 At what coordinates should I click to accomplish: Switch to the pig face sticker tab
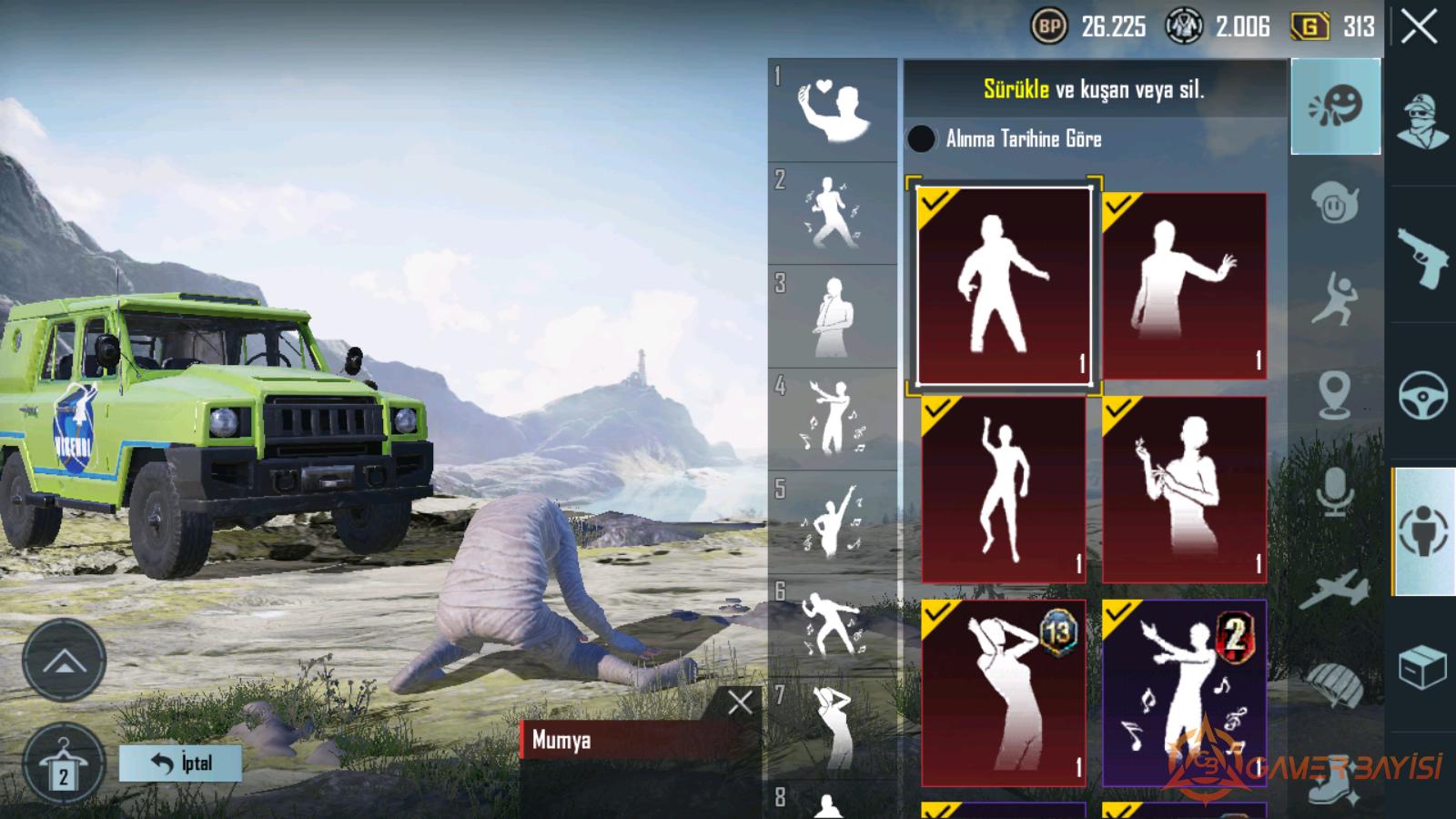coord(1335,204)
